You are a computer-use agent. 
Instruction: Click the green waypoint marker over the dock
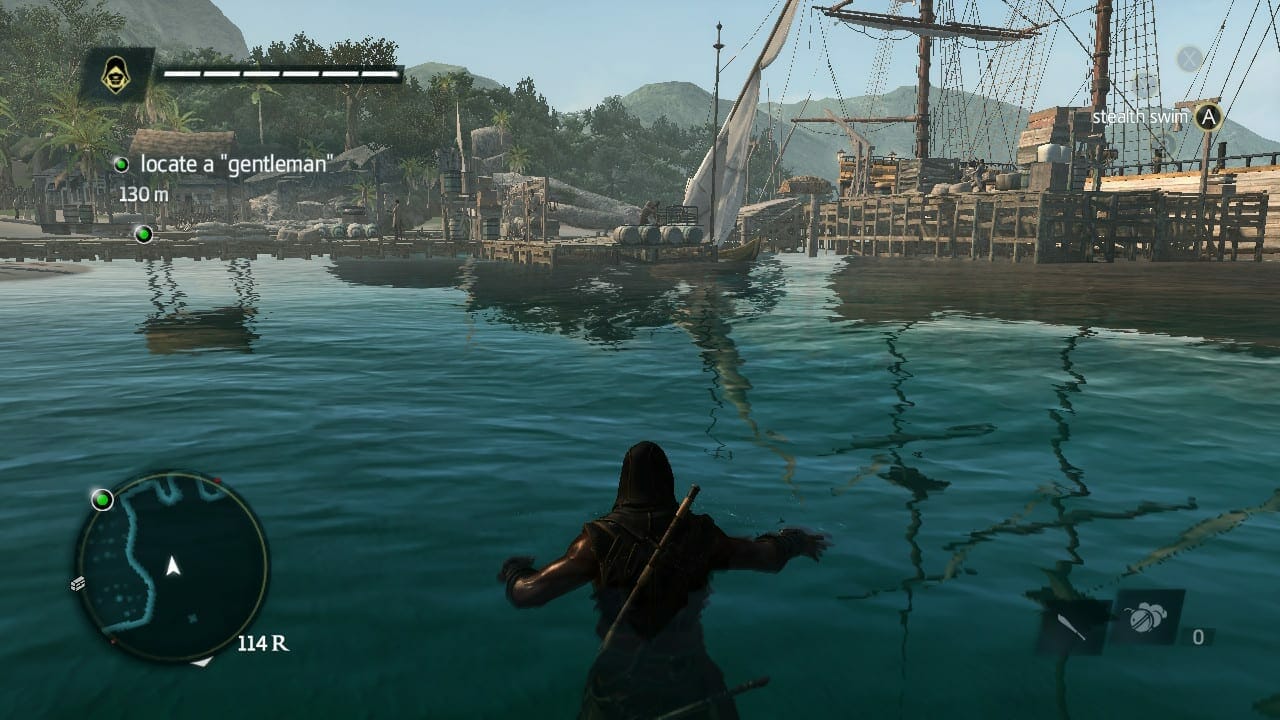(143, 234)
